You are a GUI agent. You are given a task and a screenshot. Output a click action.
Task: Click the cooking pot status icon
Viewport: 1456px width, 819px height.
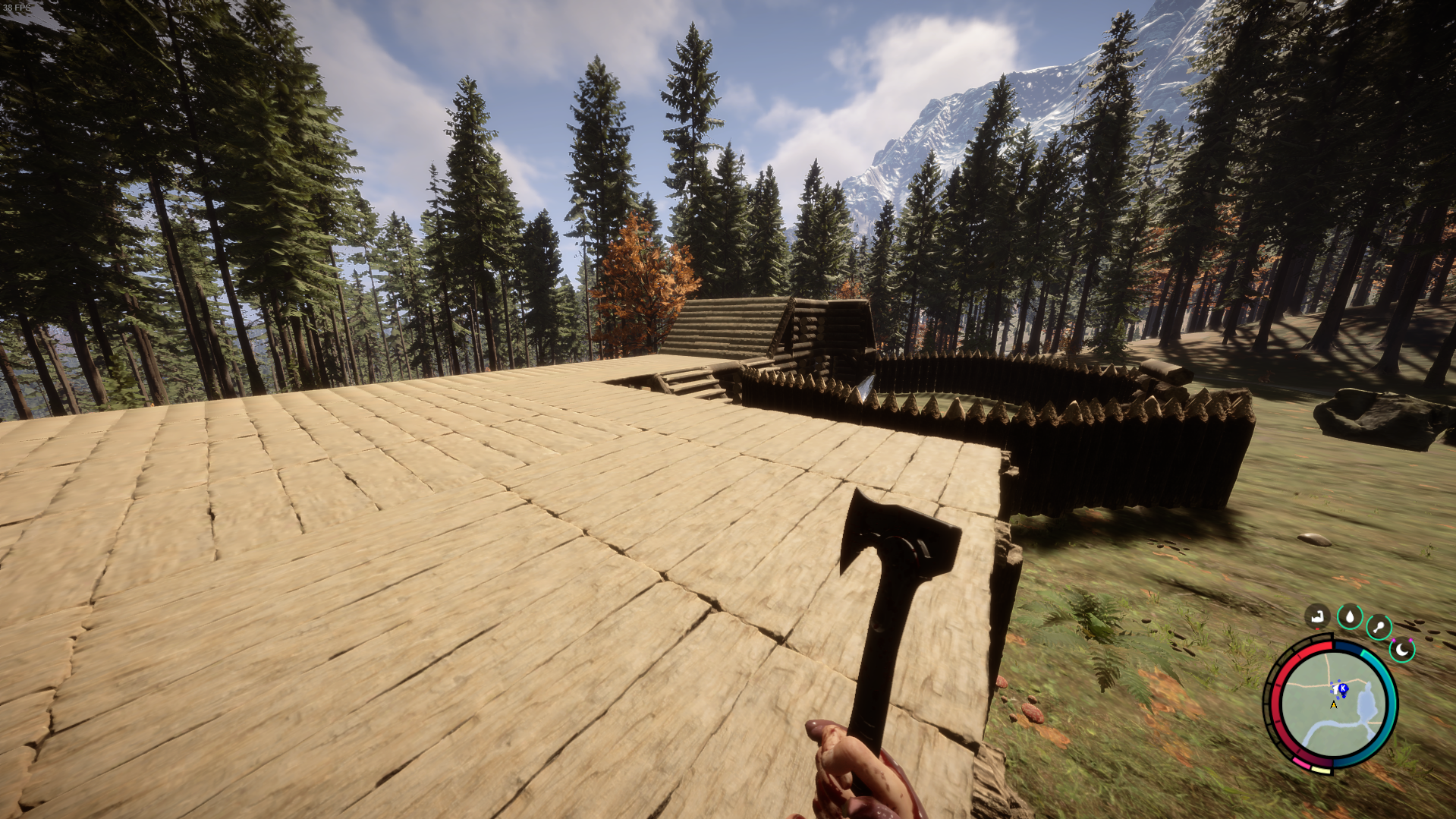pyautogui.click(x=1317, y=615)
